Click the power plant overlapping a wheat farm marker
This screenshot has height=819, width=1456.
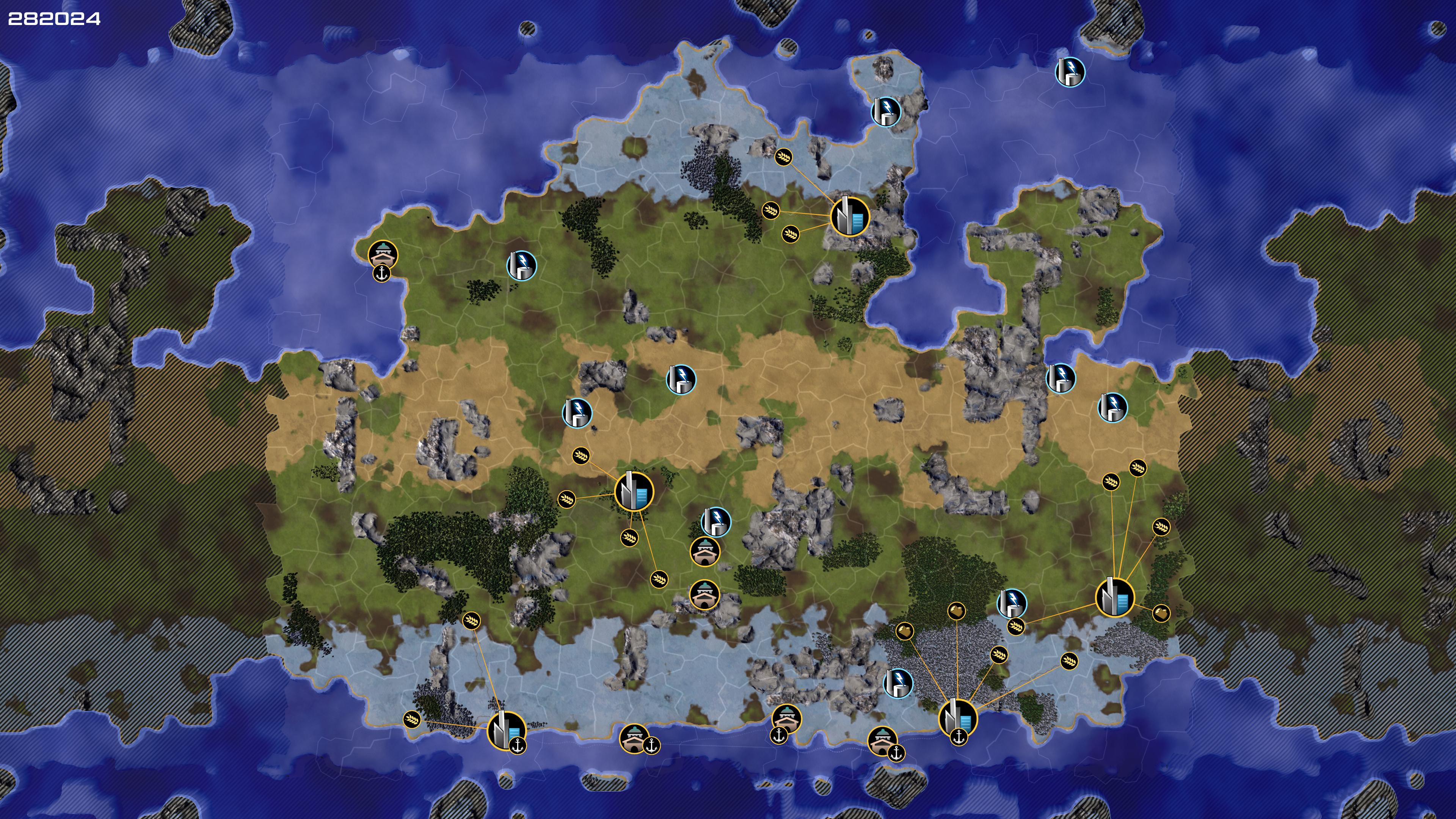(1011, 603)
